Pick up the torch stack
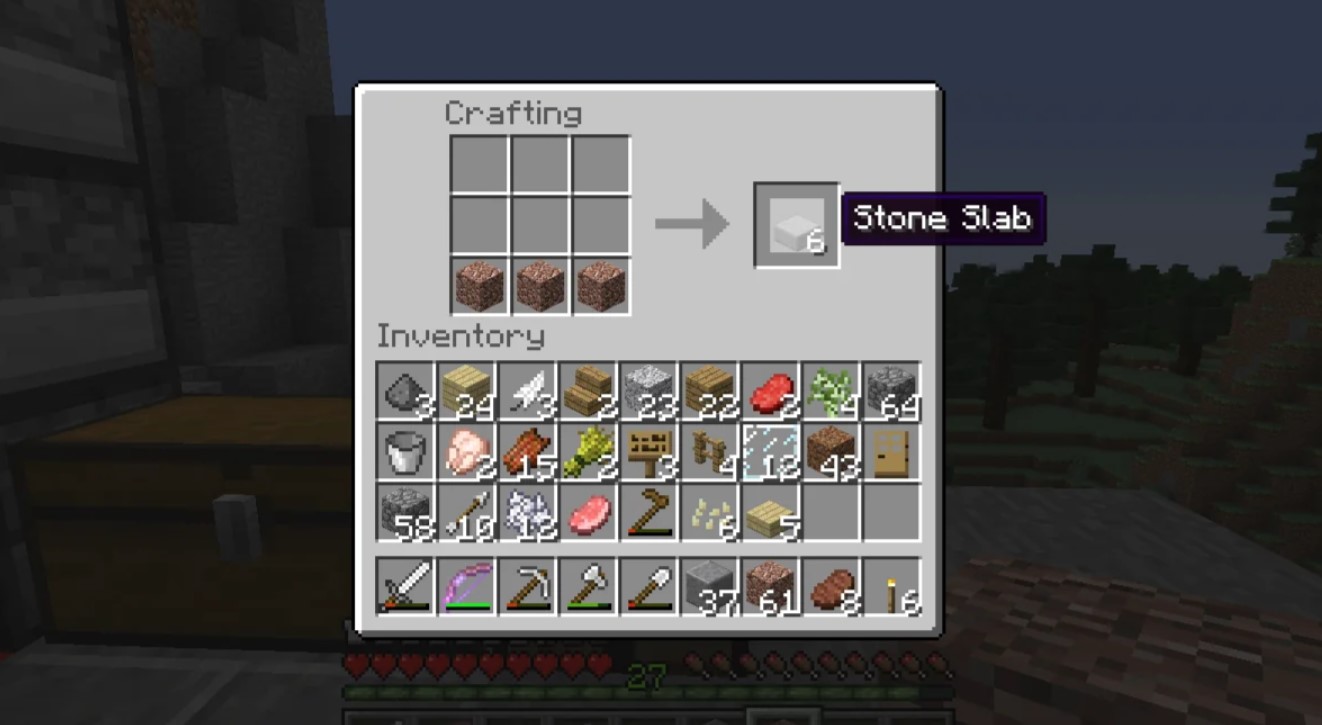 pos(890,586)
